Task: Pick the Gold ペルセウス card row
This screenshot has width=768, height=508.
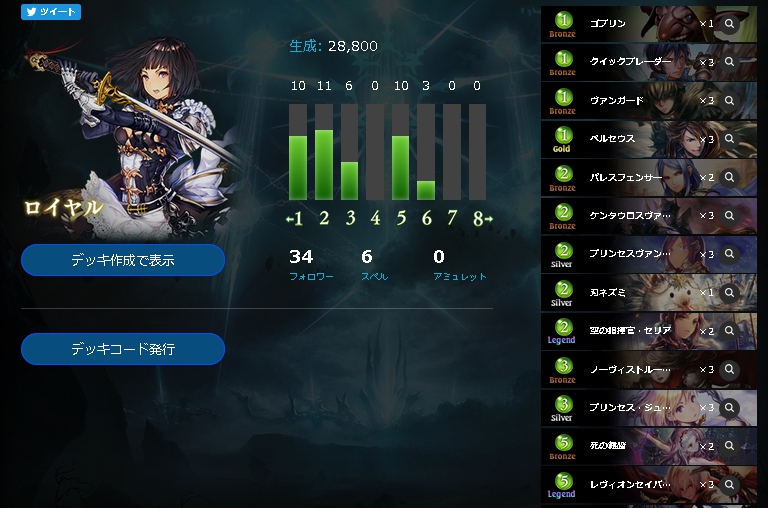Action: point(630,138)
